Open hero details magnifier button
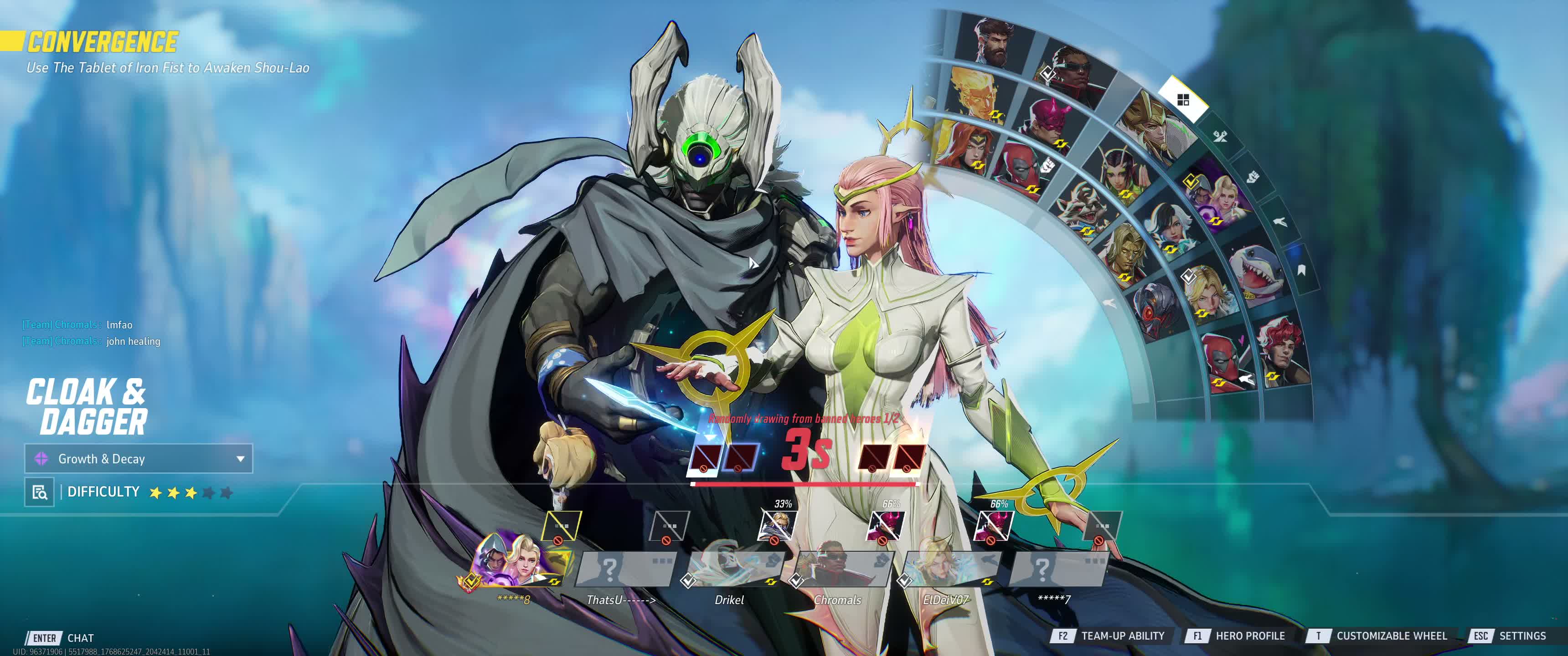 point(40,492)
